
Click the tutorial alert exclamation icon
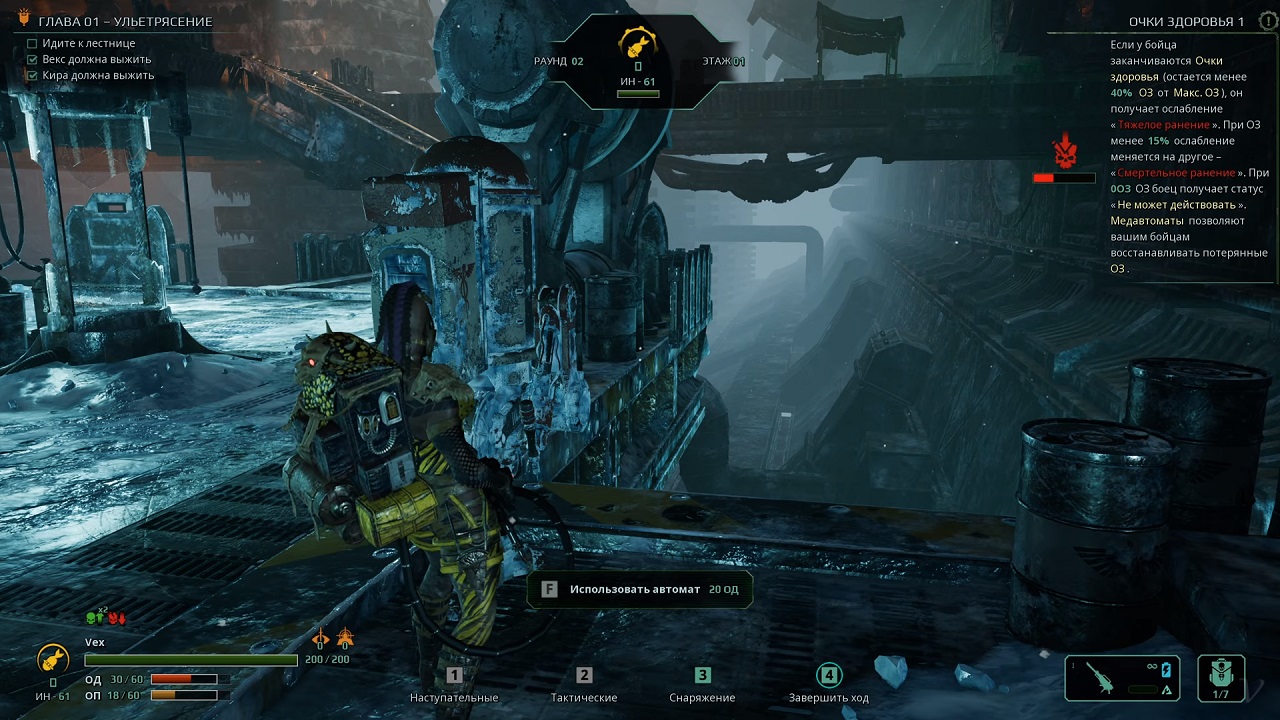pos(1268,21)
